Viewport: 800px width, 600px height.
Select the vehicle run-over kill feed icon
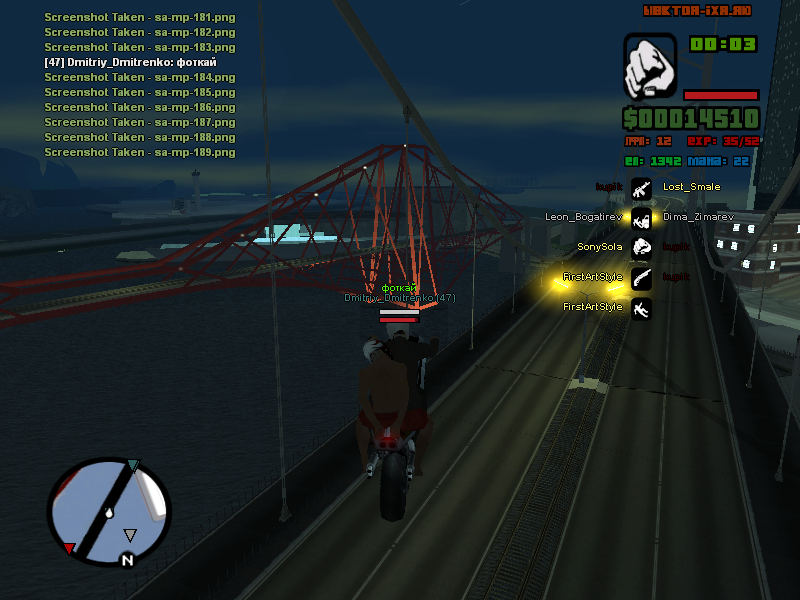point(642,217)
